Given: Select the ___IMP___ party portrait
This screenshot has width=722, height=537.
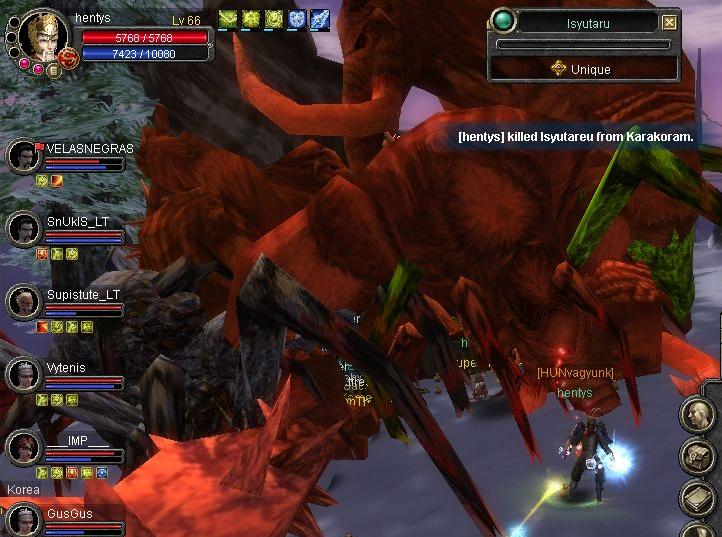Looking at the screenshot, I should (23, 447).
